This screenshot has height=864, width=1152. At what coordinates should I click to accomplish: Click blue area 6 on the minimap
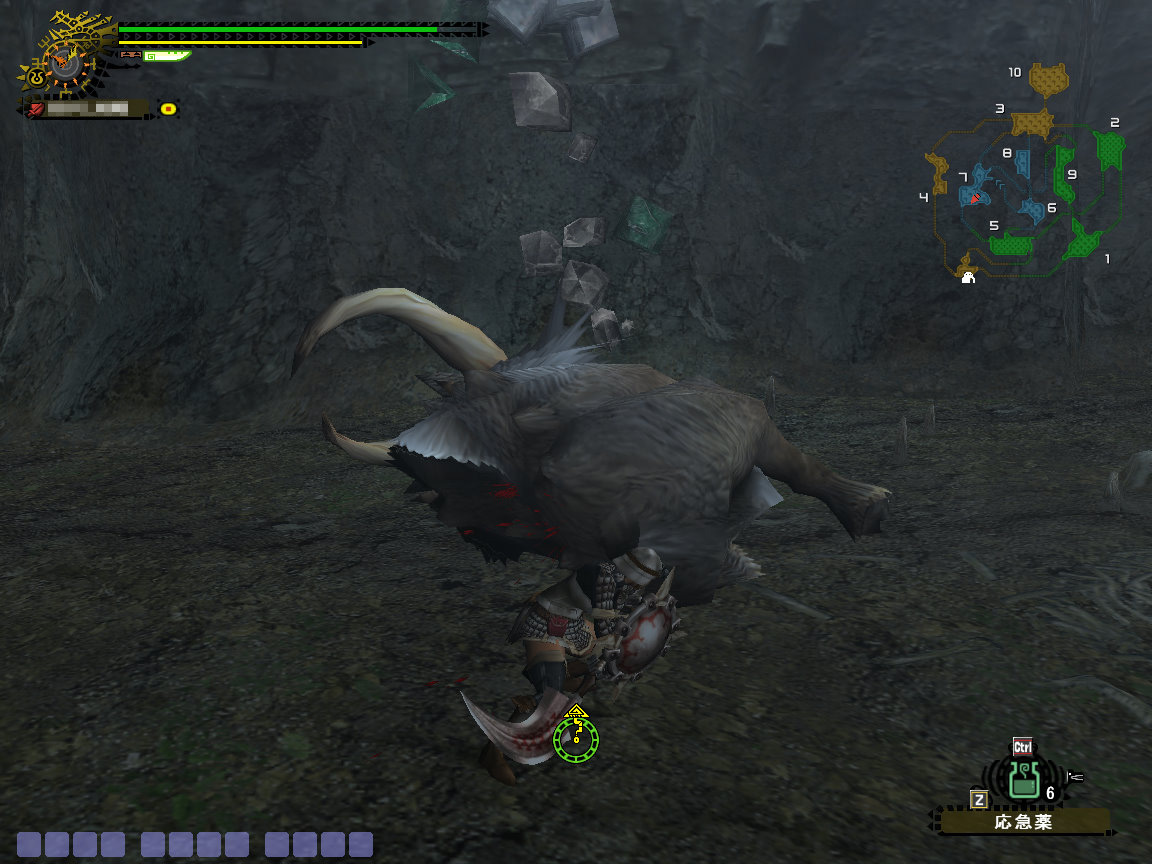[x=1032, y=210]
